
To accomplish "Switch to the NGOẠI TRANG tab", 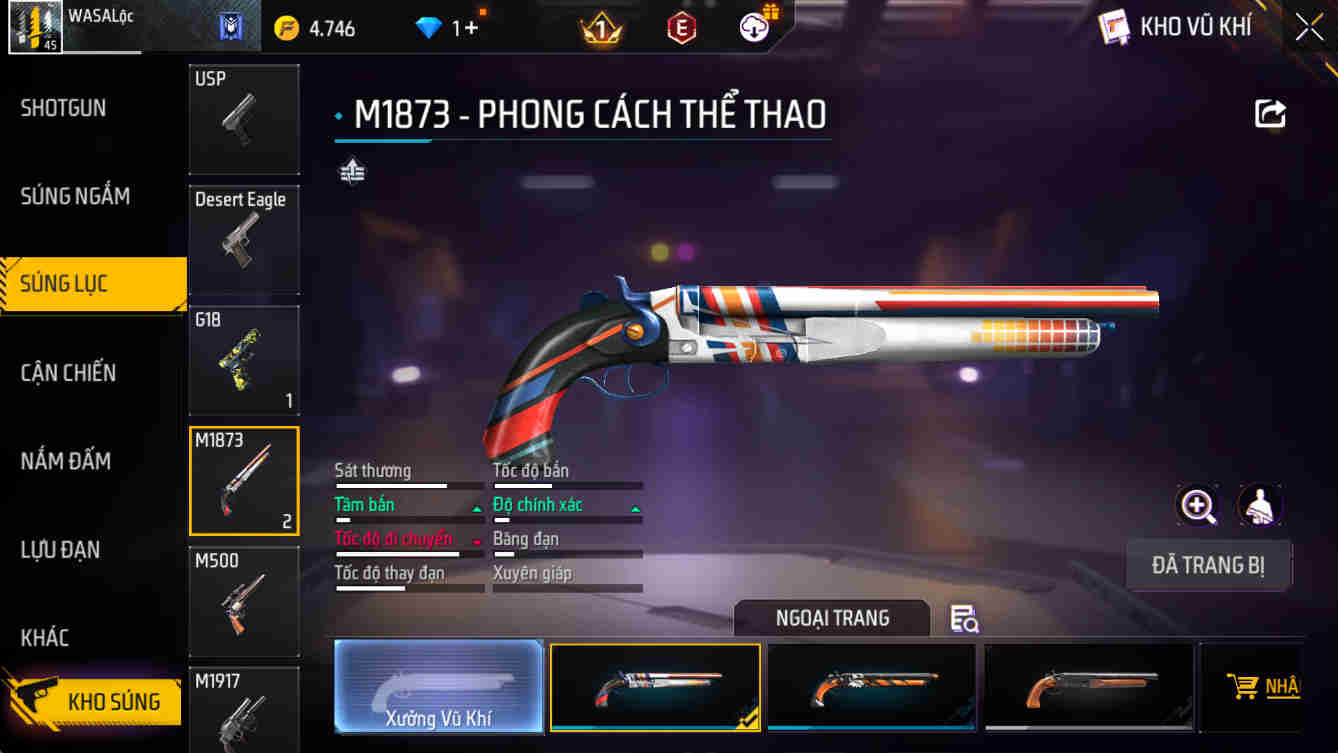I will [834, 618].
